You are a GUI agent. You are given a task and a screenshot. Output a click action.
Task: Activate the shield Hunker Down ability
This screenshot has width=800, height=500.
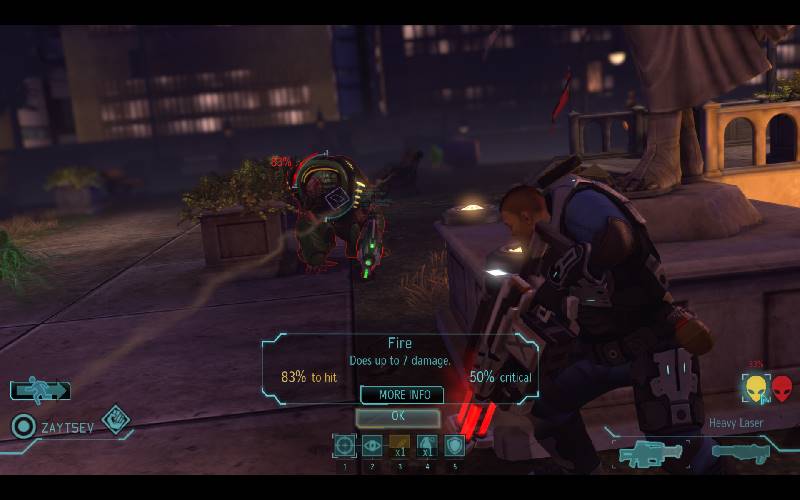pos(454,446)
